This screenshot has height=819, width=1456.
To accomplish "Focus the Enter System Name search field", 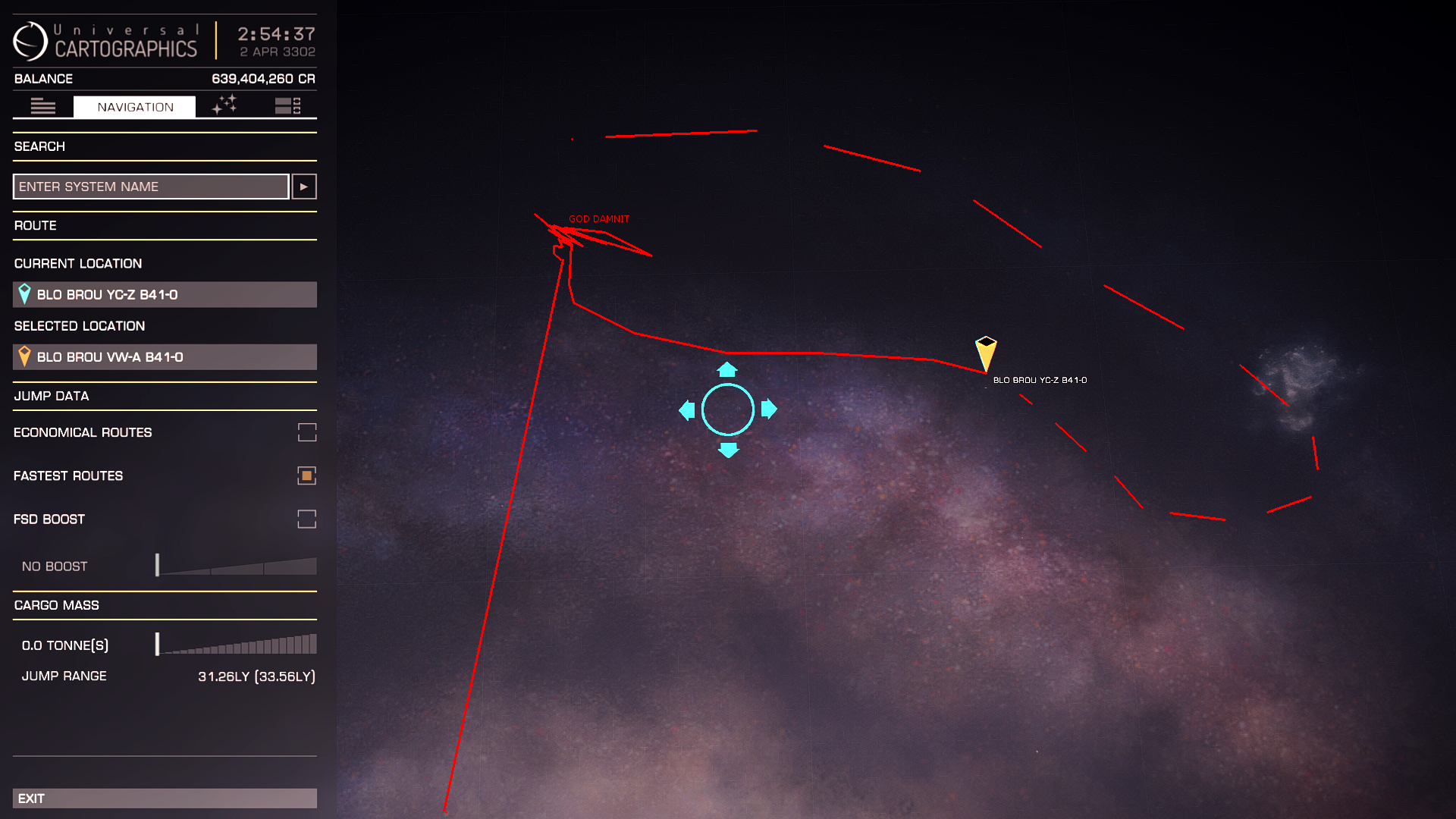I will click(151, 187).
